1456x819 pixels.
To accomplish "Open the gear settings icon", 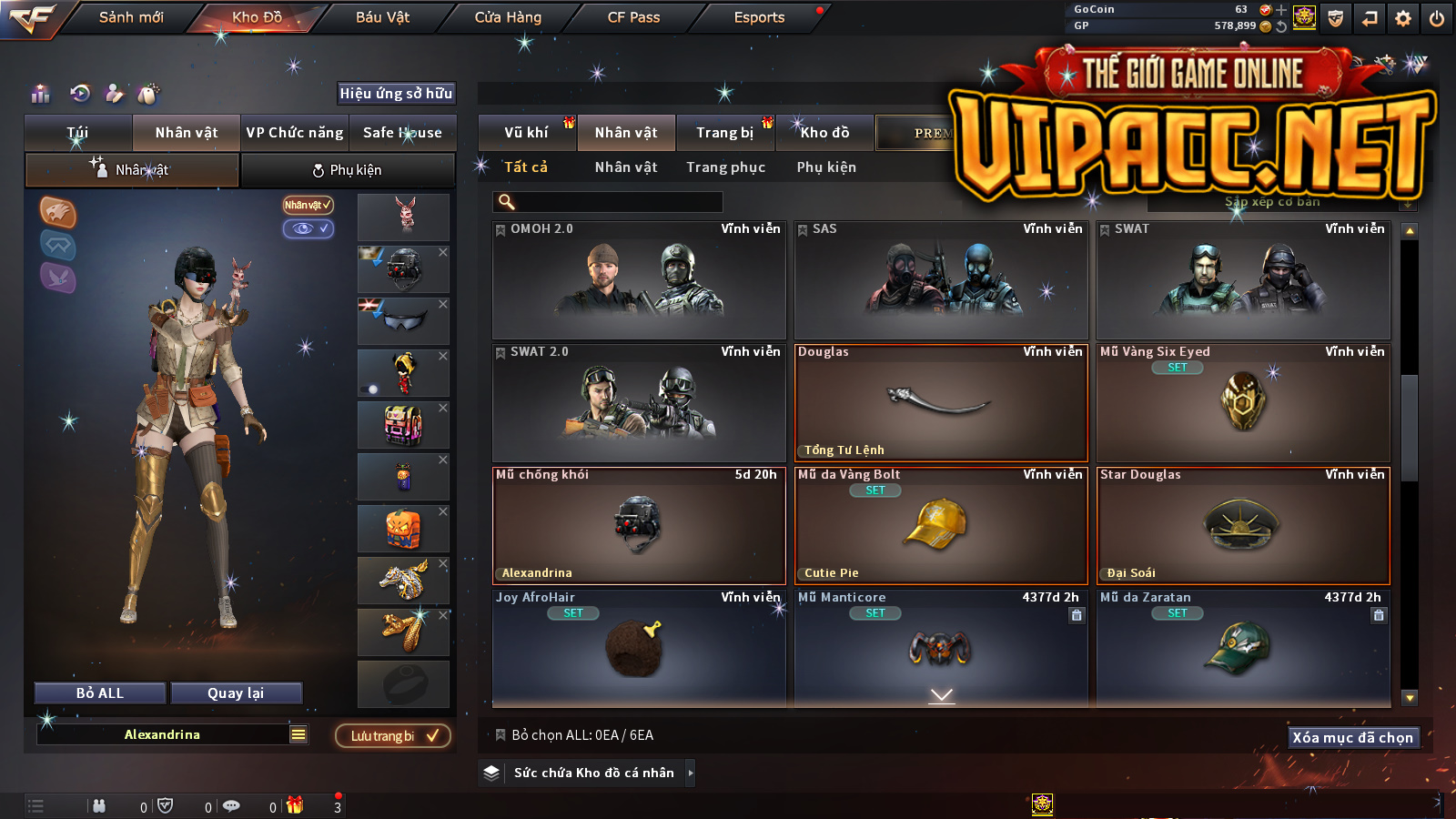I will click(x=1403, y=18).
